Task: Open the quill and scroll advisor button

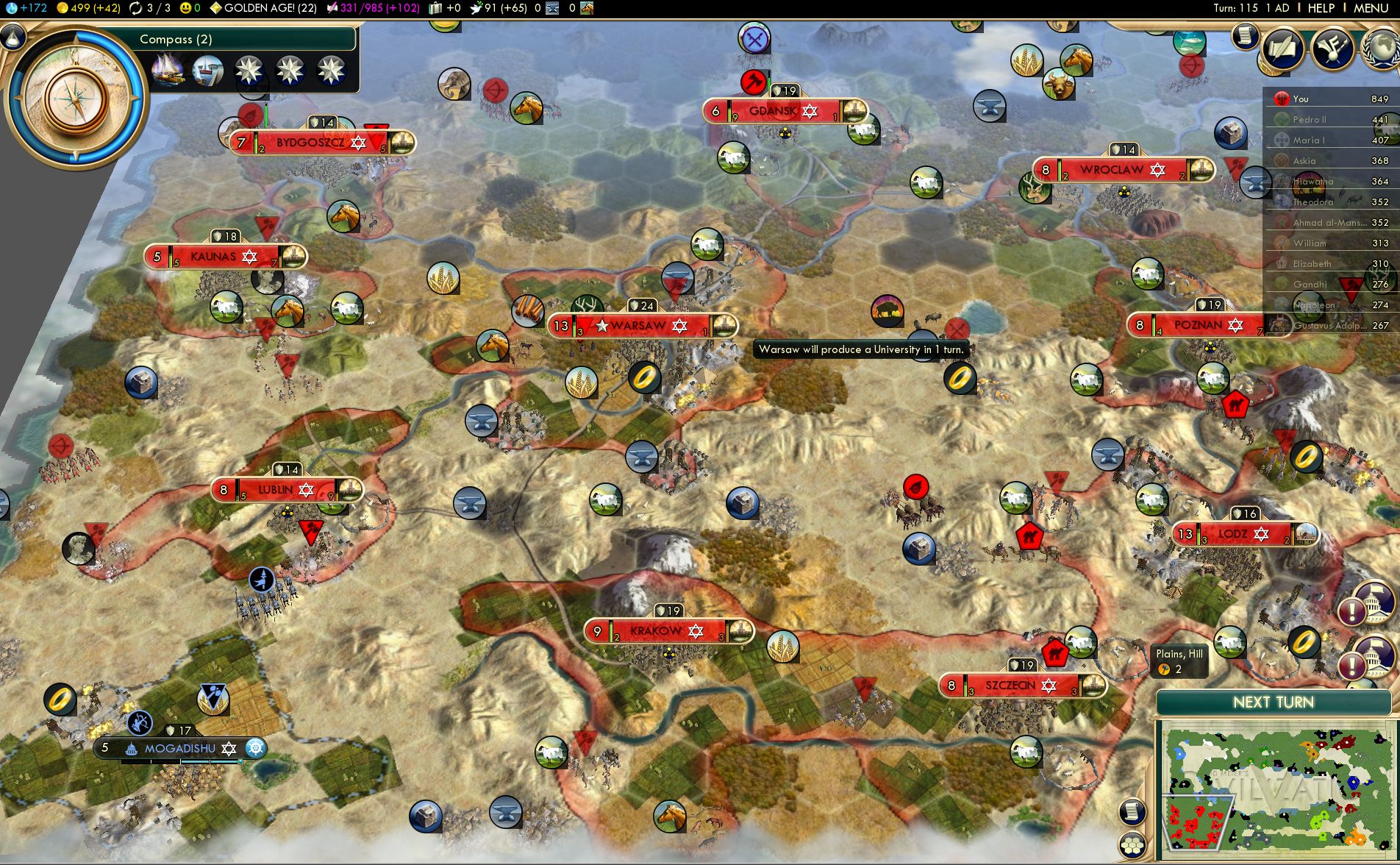Action: pos(1283,49)
